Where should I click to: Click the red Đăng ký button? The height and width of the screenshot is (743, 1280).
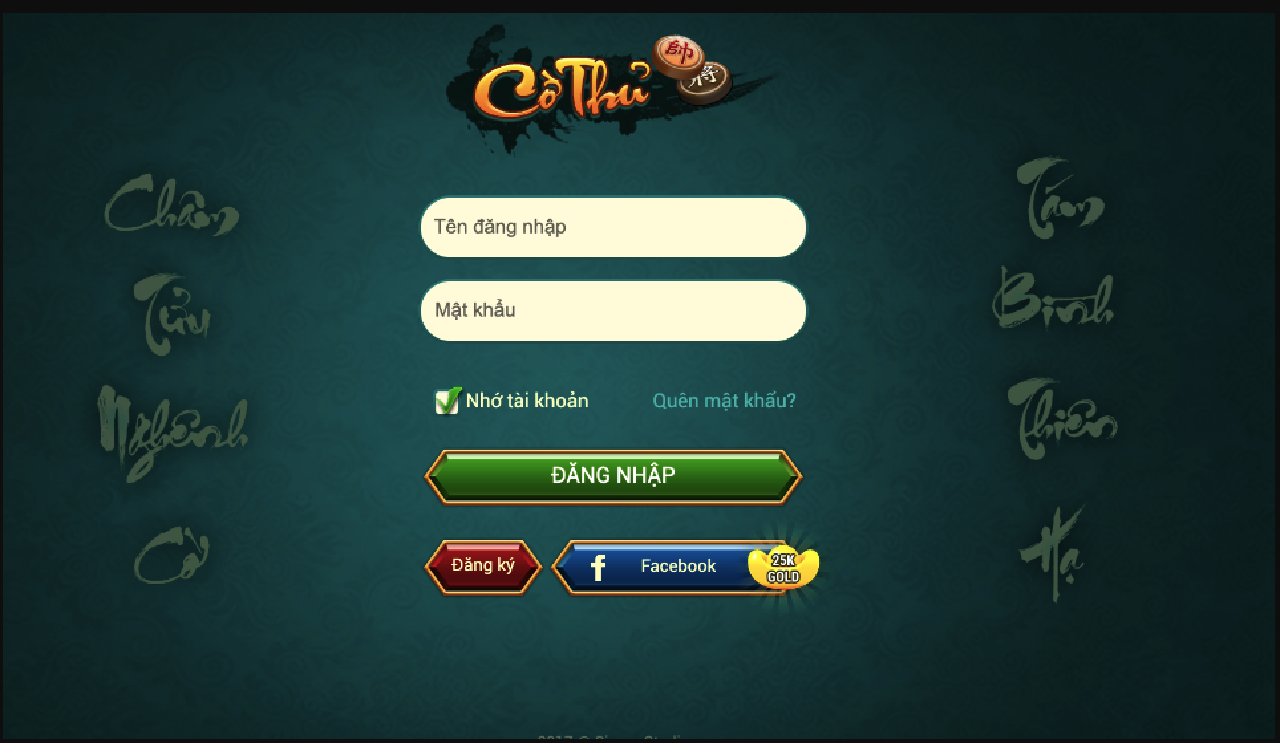(483, 566)
